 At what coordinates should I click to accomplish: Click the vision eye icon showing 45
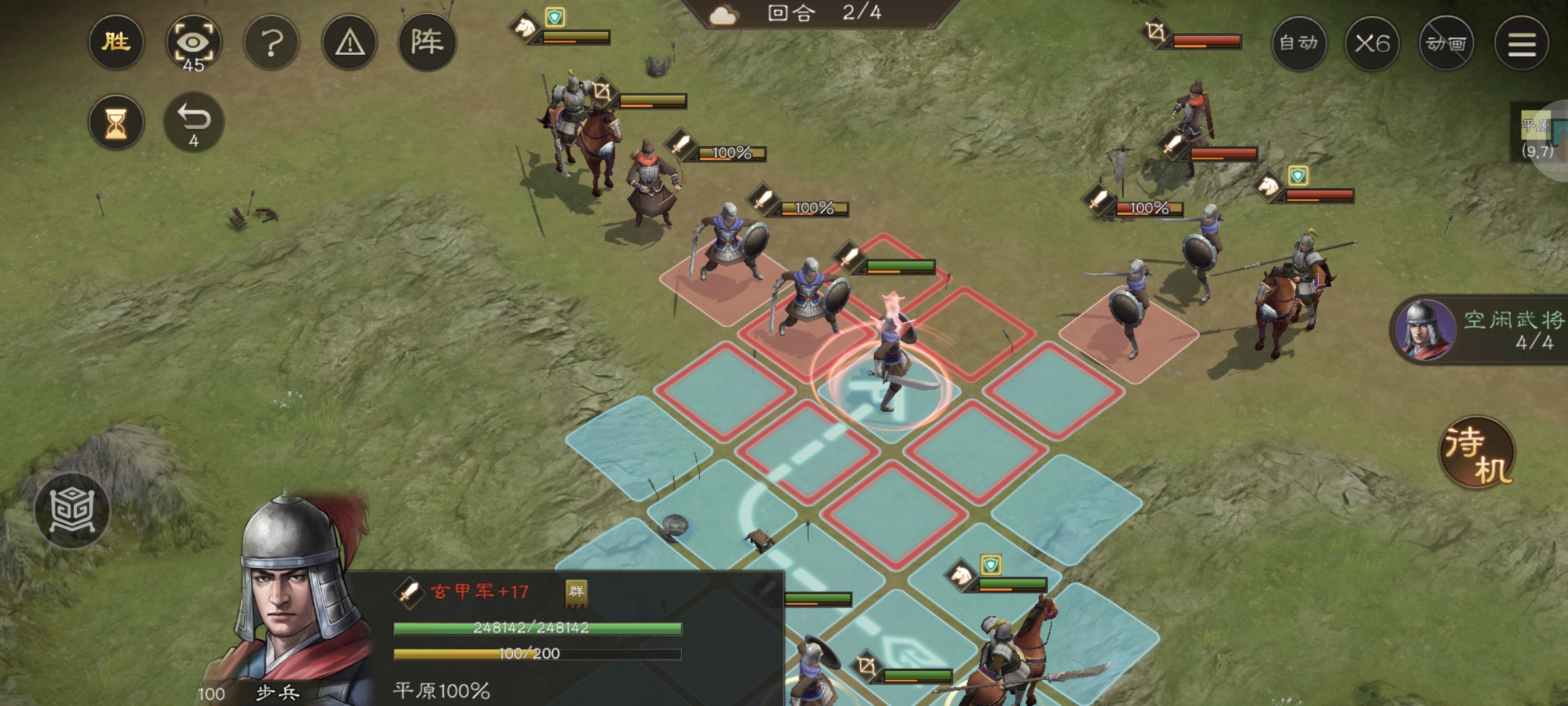tap(195, 41)
